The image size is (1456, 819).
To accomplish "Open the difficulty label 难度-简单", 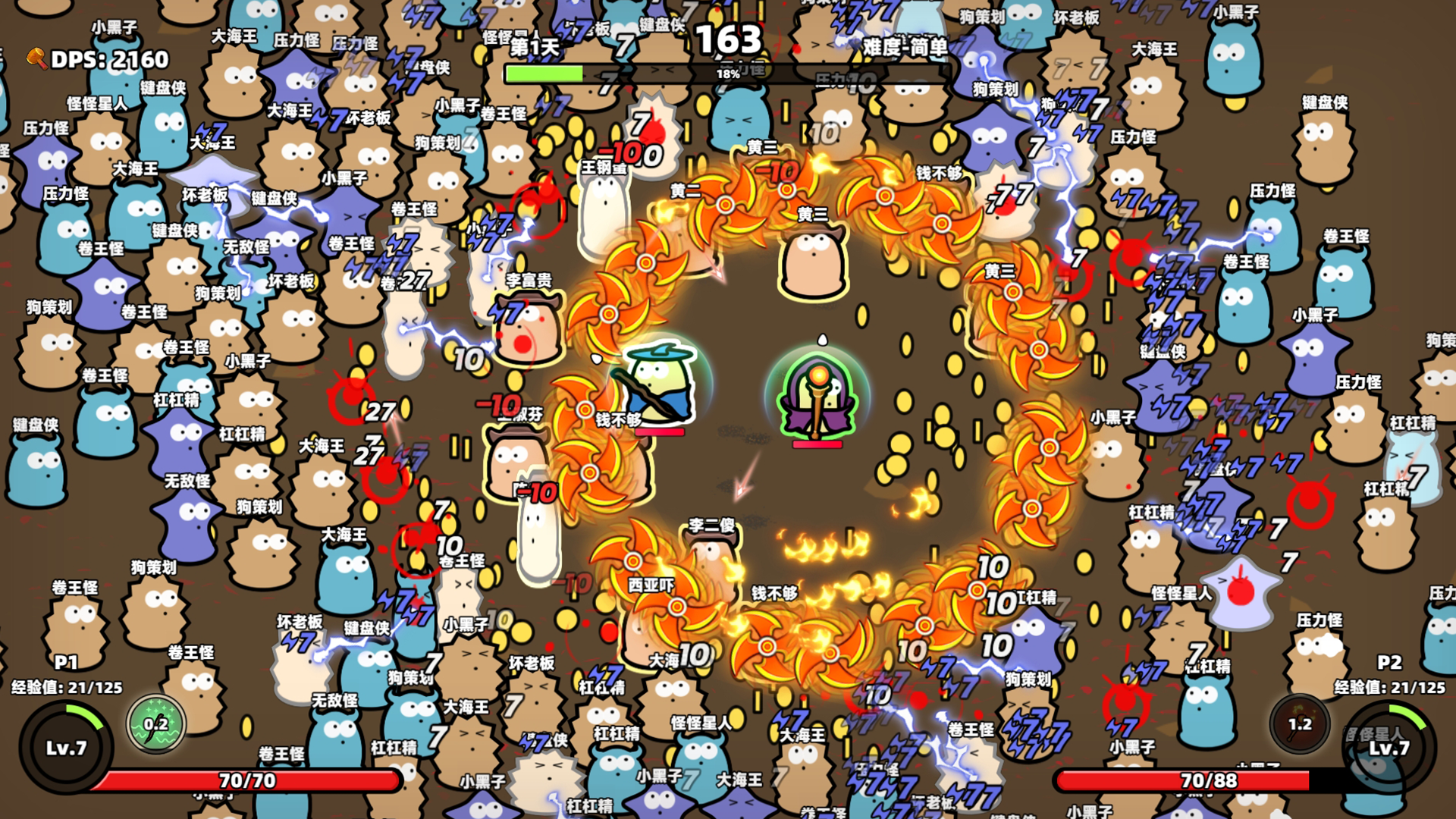I will tap(905, 45).
